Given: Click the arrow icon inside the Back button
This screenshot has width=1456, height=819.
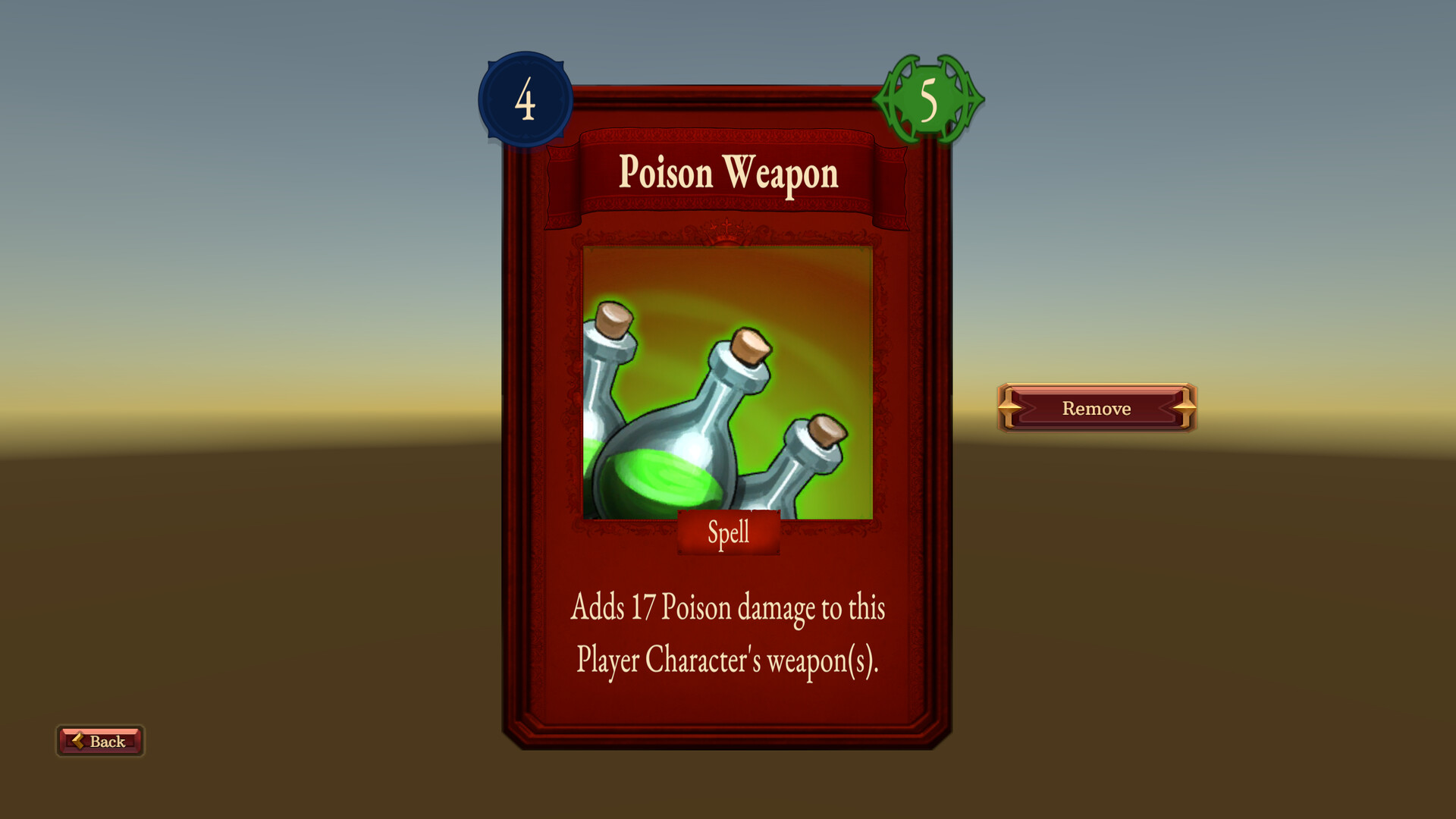Looking at the screenshot, I should coord(78,741).
